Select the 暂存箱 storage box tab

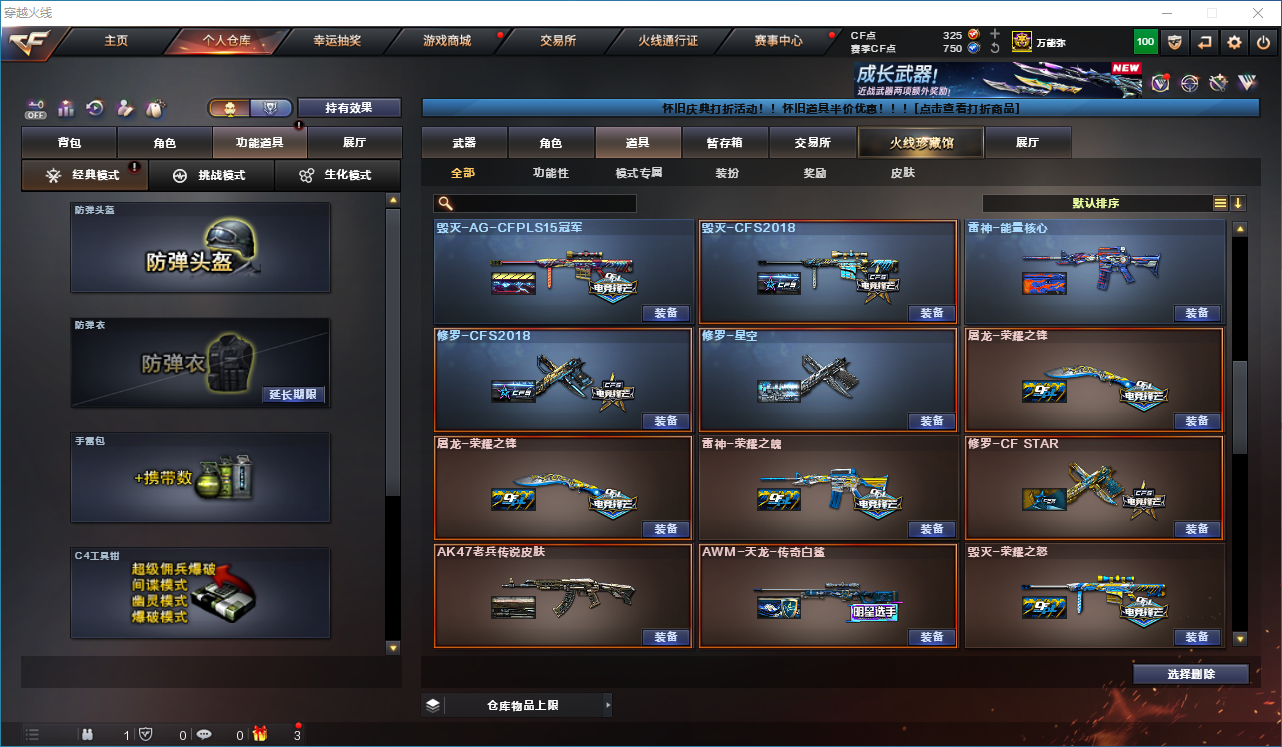[x=724, y=143]
